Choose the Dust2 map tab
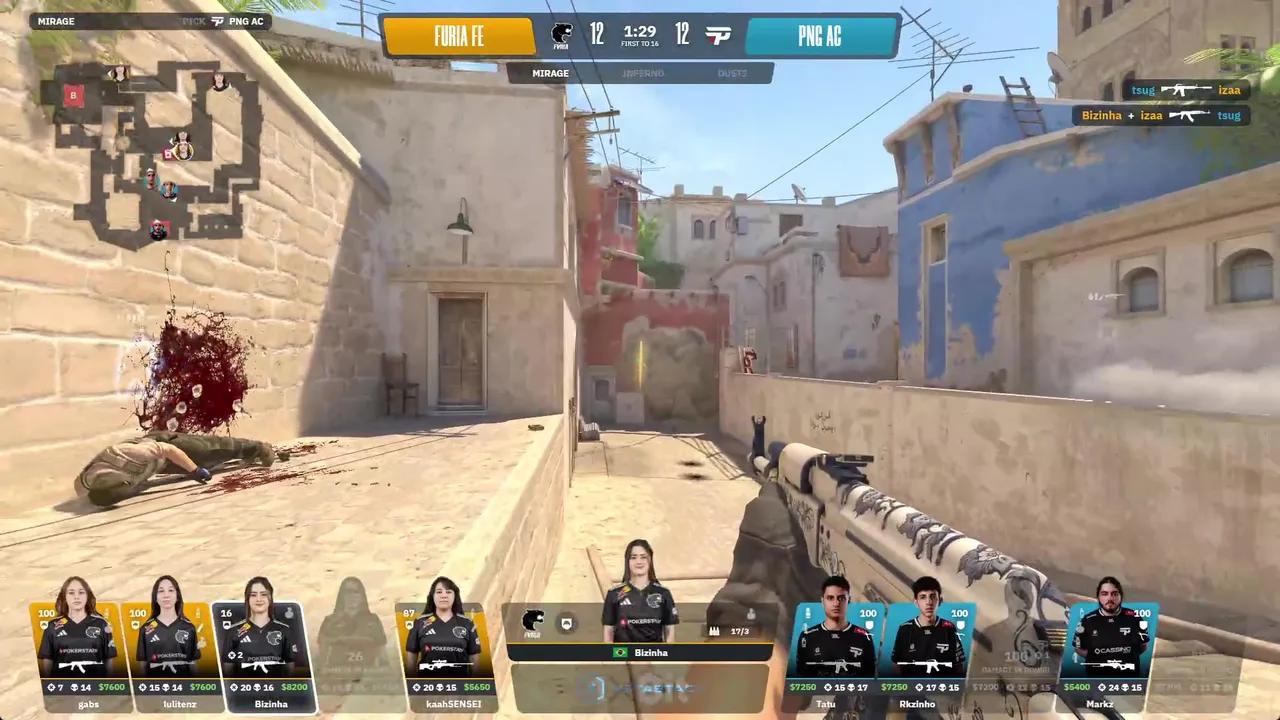 click(x=731, y=73)
